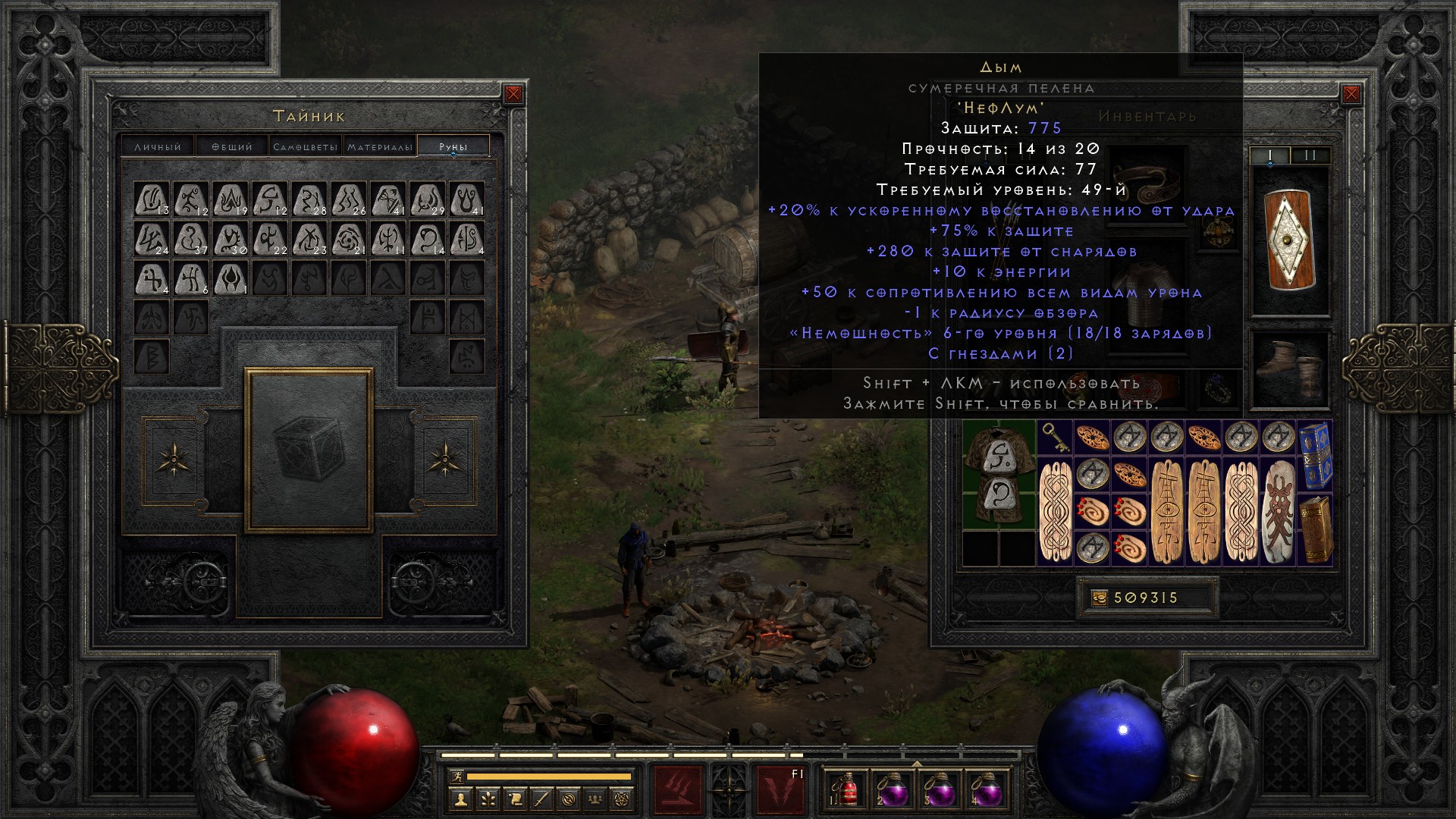Toggle the run/walk button
1456x819 pixels.
(x=457, y=776)
